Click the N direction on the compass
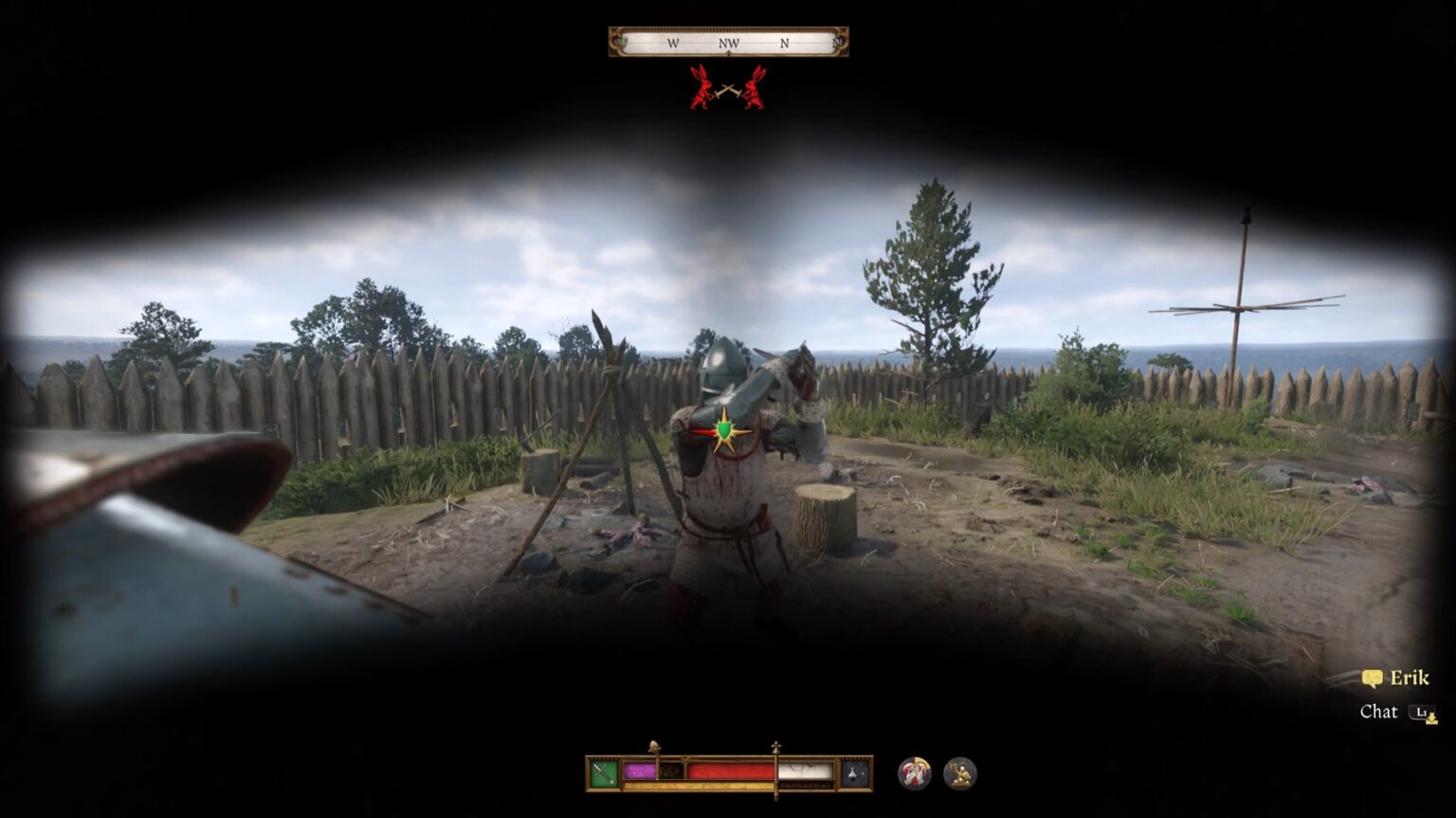The image size is (1456, 818). [x=783, y=44]
